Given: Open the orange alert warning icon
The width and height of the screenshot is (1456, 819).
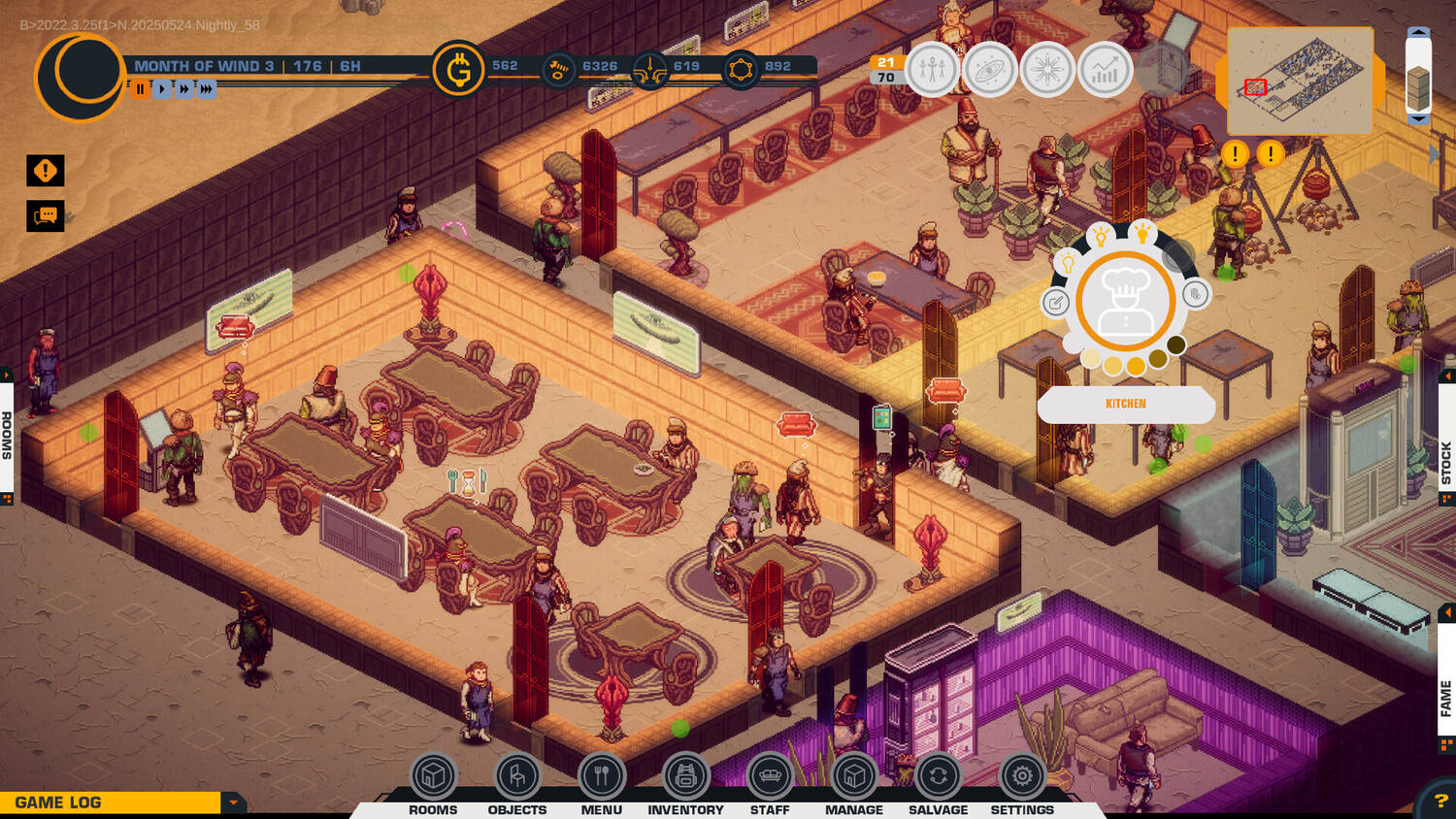Looking at the screenshot, I should pyautogui.click(x=46, y=171).
